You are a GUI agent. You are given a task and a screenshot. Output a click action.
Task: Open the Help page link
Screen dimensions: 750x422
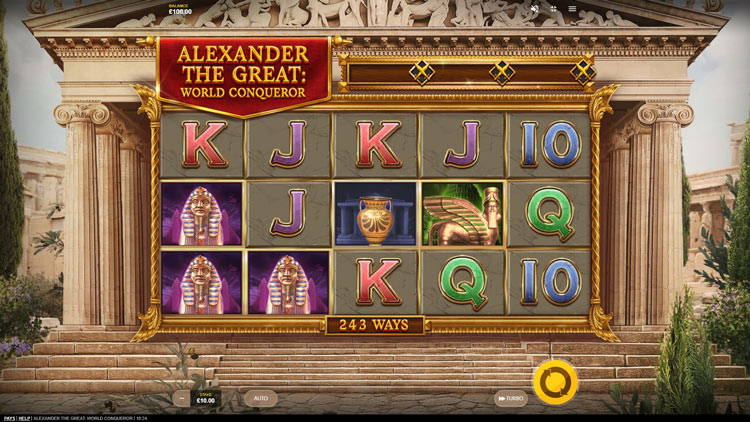pyautogui.click(x=26, y=417)
